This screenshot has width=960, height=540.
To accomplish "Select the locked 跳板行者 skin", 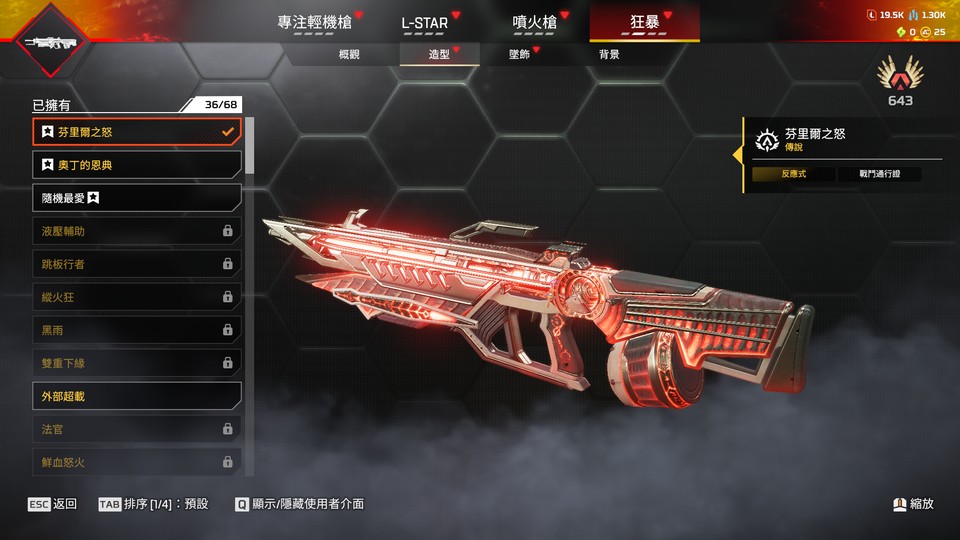I will click(x=137, y=264).
